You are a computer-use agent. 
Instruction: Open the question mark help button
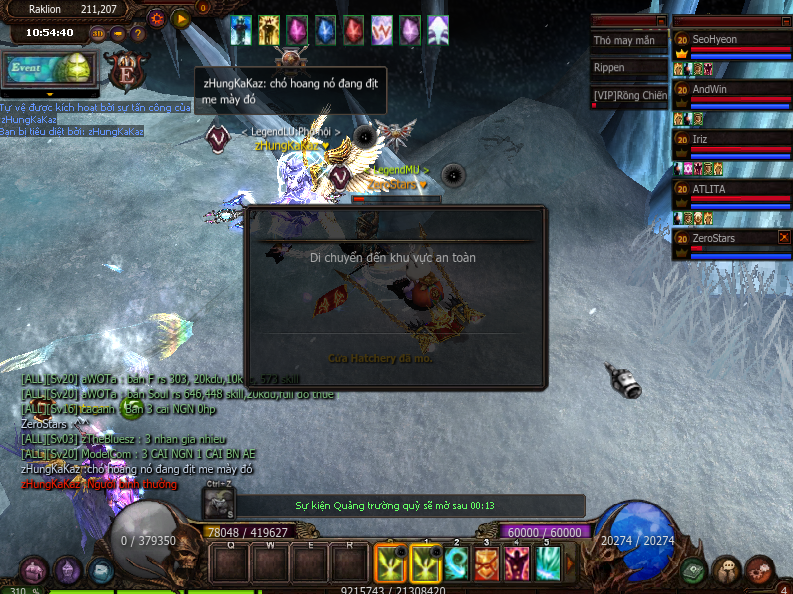click(138, 33)
